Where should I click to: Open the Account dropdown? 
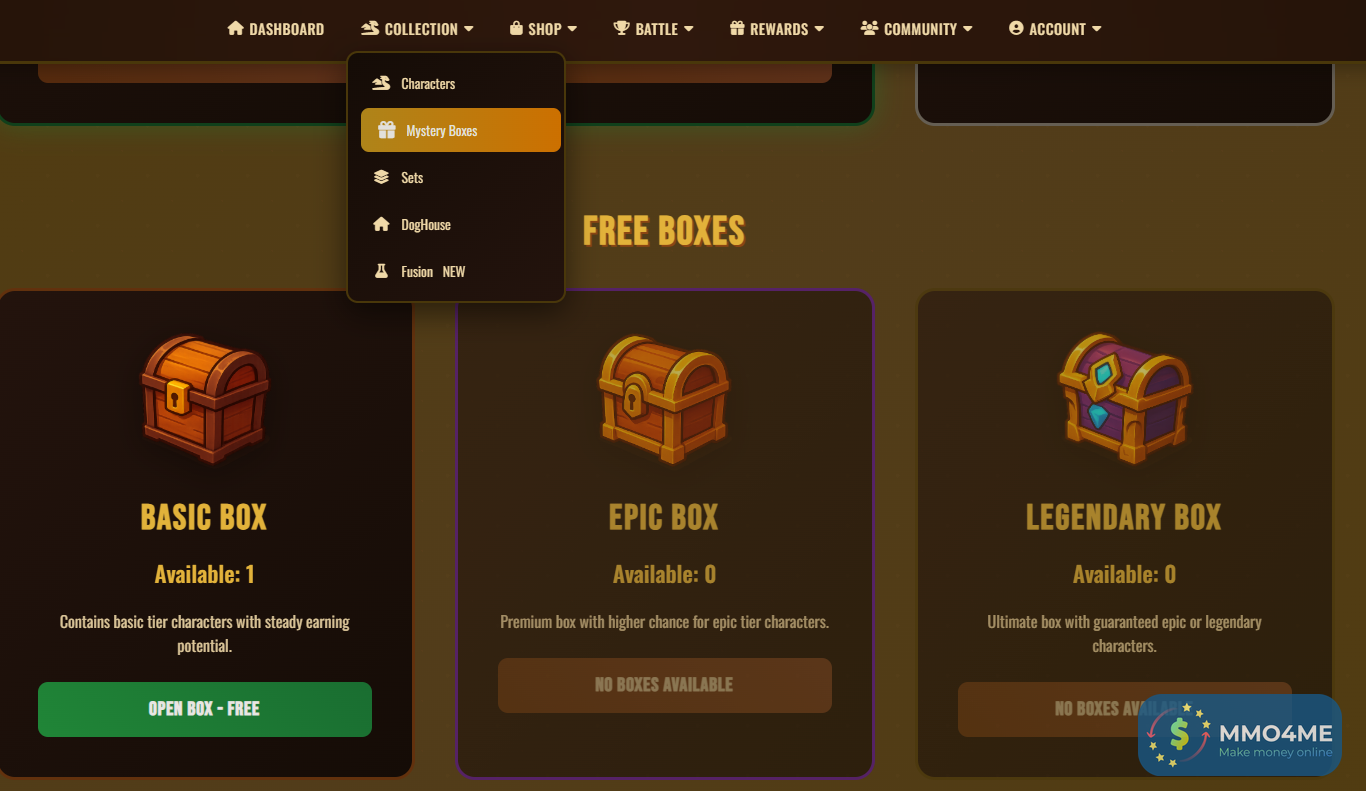coord(1054,29)
